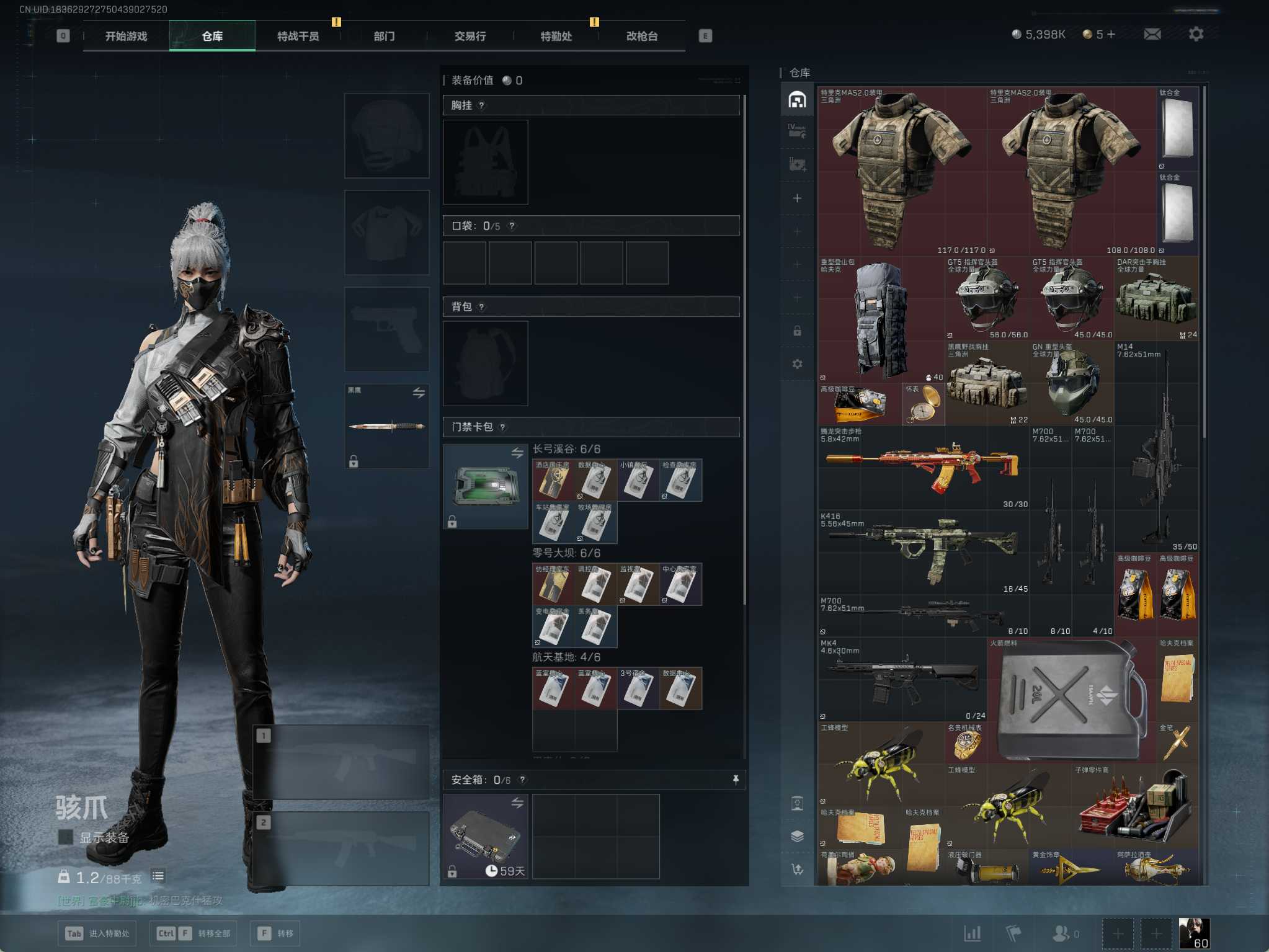Select the 怀表 pocket watch item
This screenshot has width=1269, height=952.
coord(923,403)
